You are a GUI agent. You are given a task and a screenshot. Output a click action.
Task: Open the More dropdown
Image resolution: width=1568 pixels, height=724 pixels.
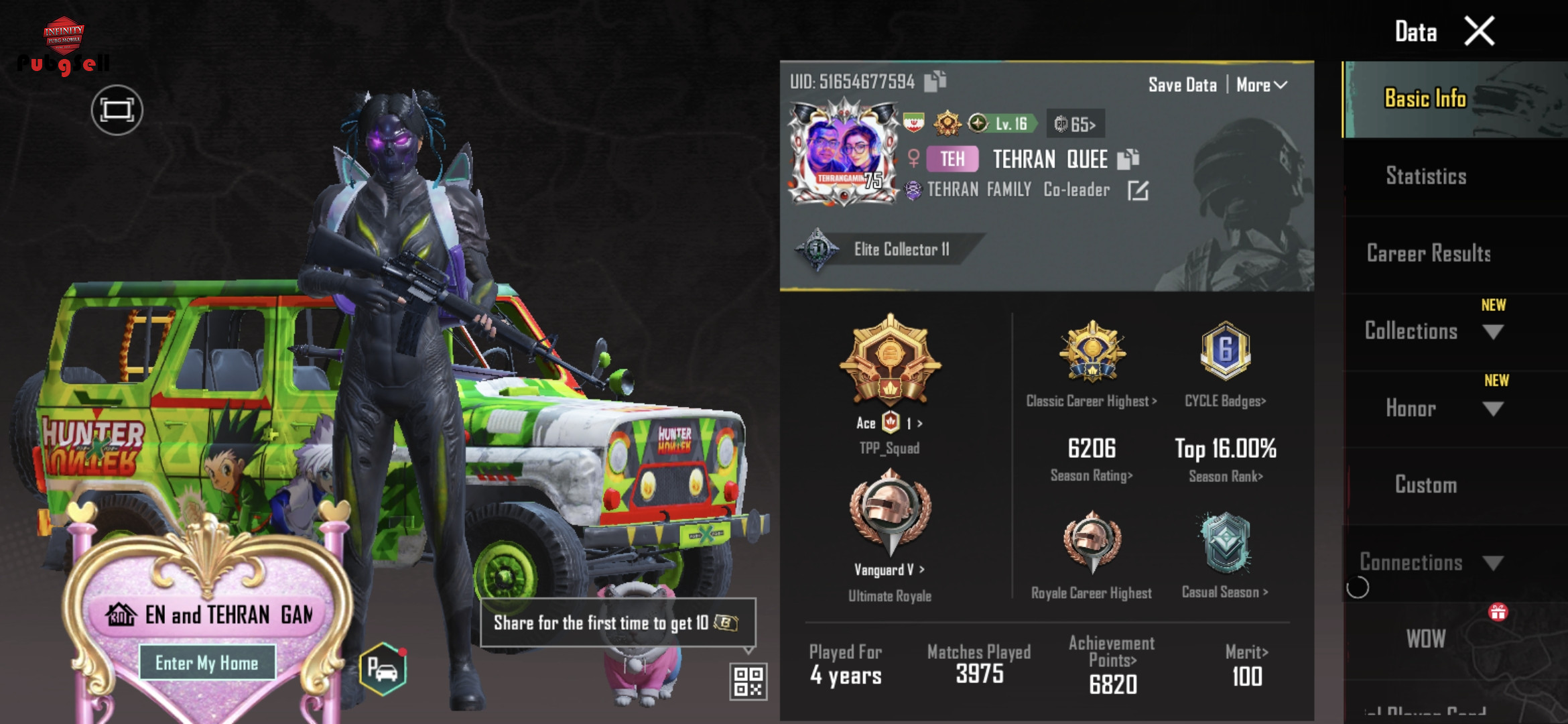pos(1261,85)
